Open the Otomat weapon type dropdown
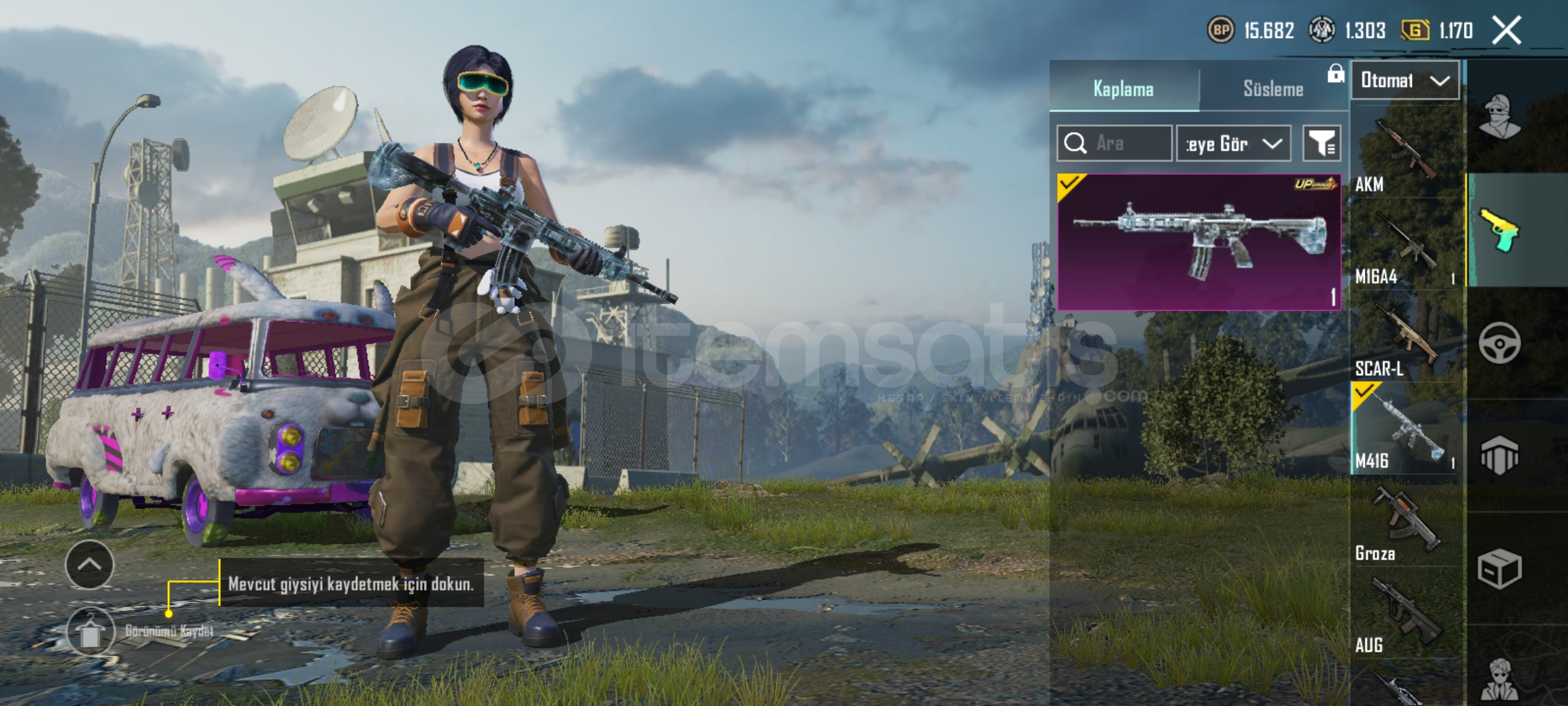This screenshot has height=706, width=1568. [1405, 80]
